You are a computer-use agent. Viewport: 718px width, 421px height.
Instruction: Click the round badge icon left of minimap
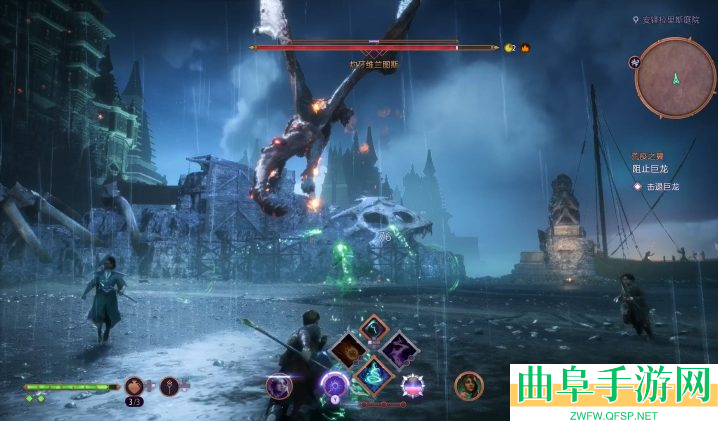pos(634,61)
